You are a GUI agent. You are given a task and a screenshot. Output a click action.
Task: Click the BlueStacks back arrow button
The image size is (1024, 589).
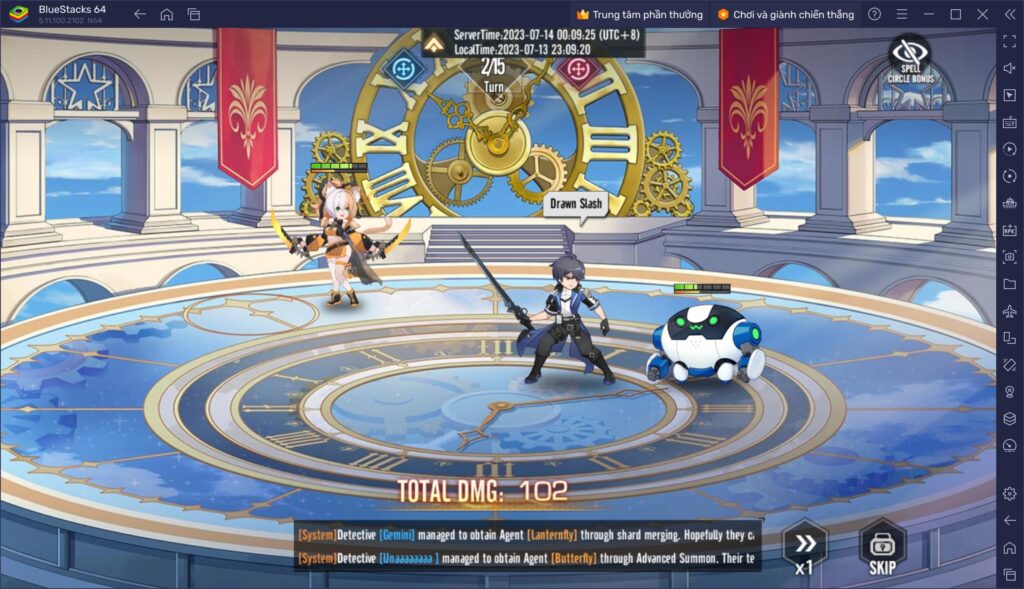coord(140,14)
